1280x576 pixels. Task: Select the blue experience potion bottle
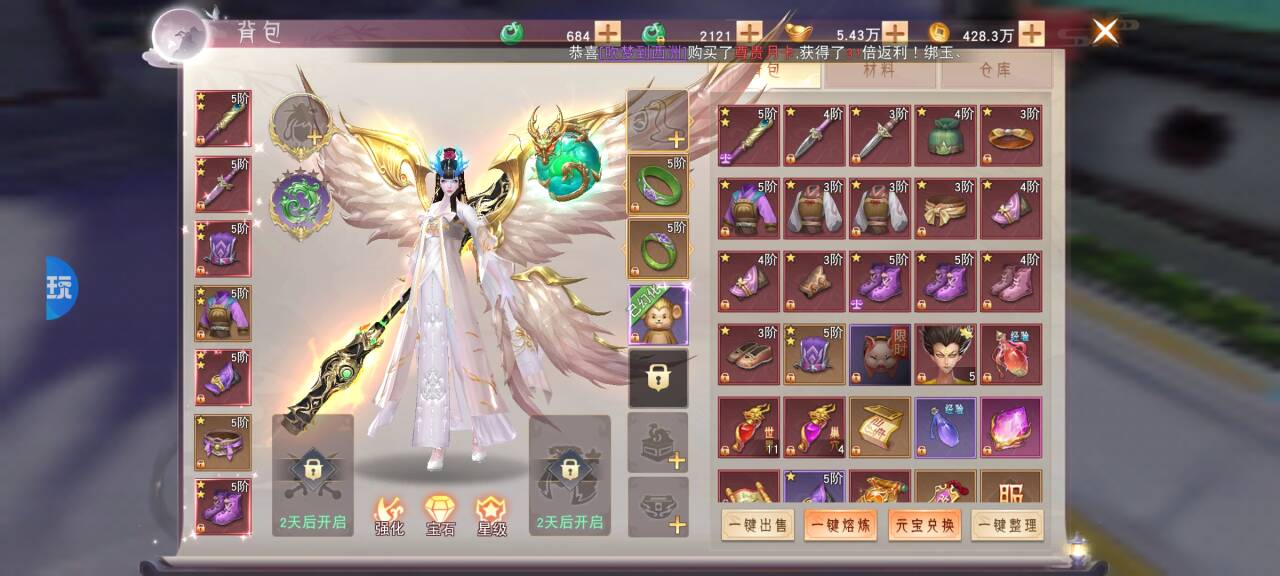coord(945,427)
